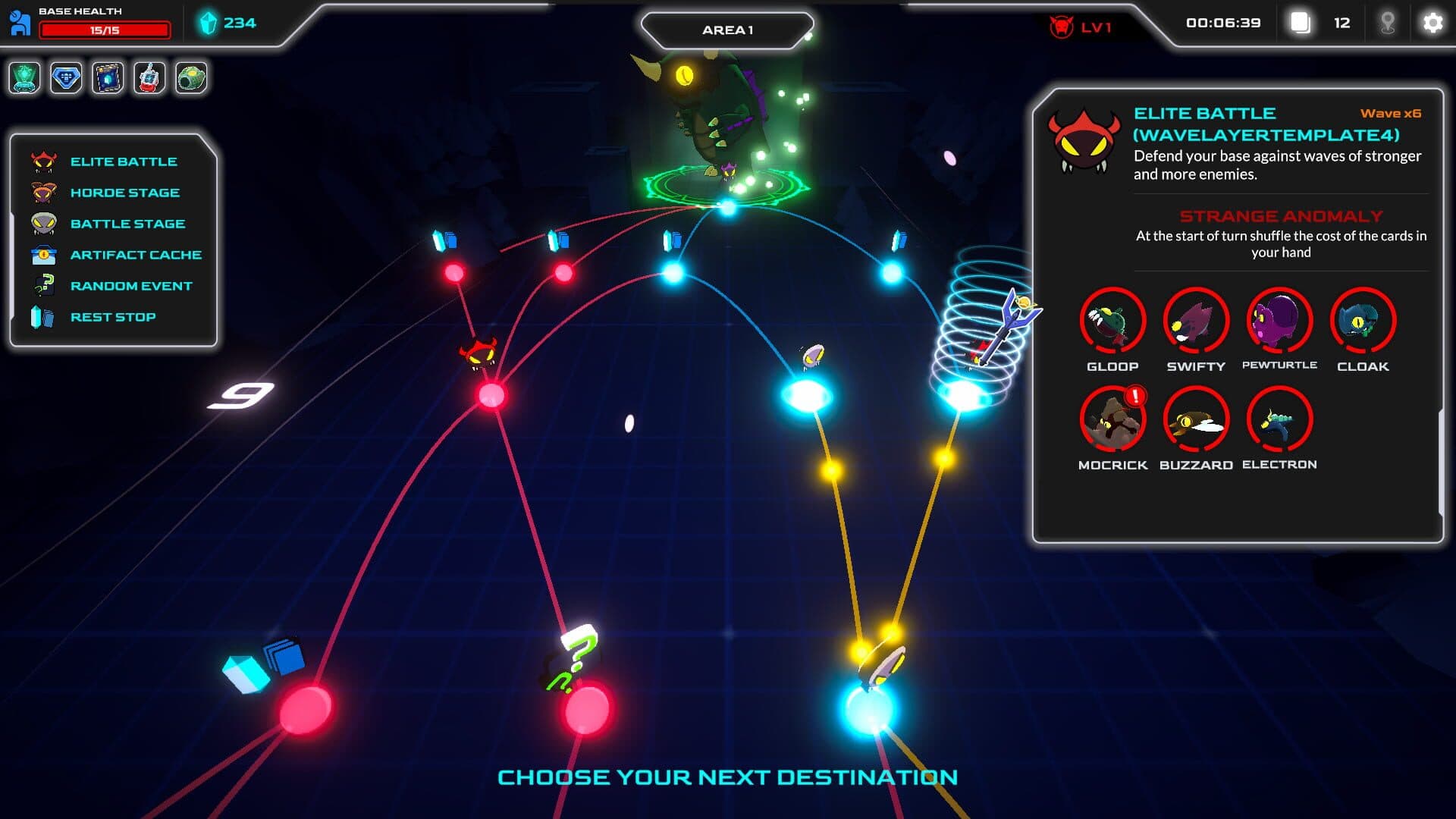Click the green pod item icon
The height and width of the screenshot is (819, 1456).
[x=192, y=77]
